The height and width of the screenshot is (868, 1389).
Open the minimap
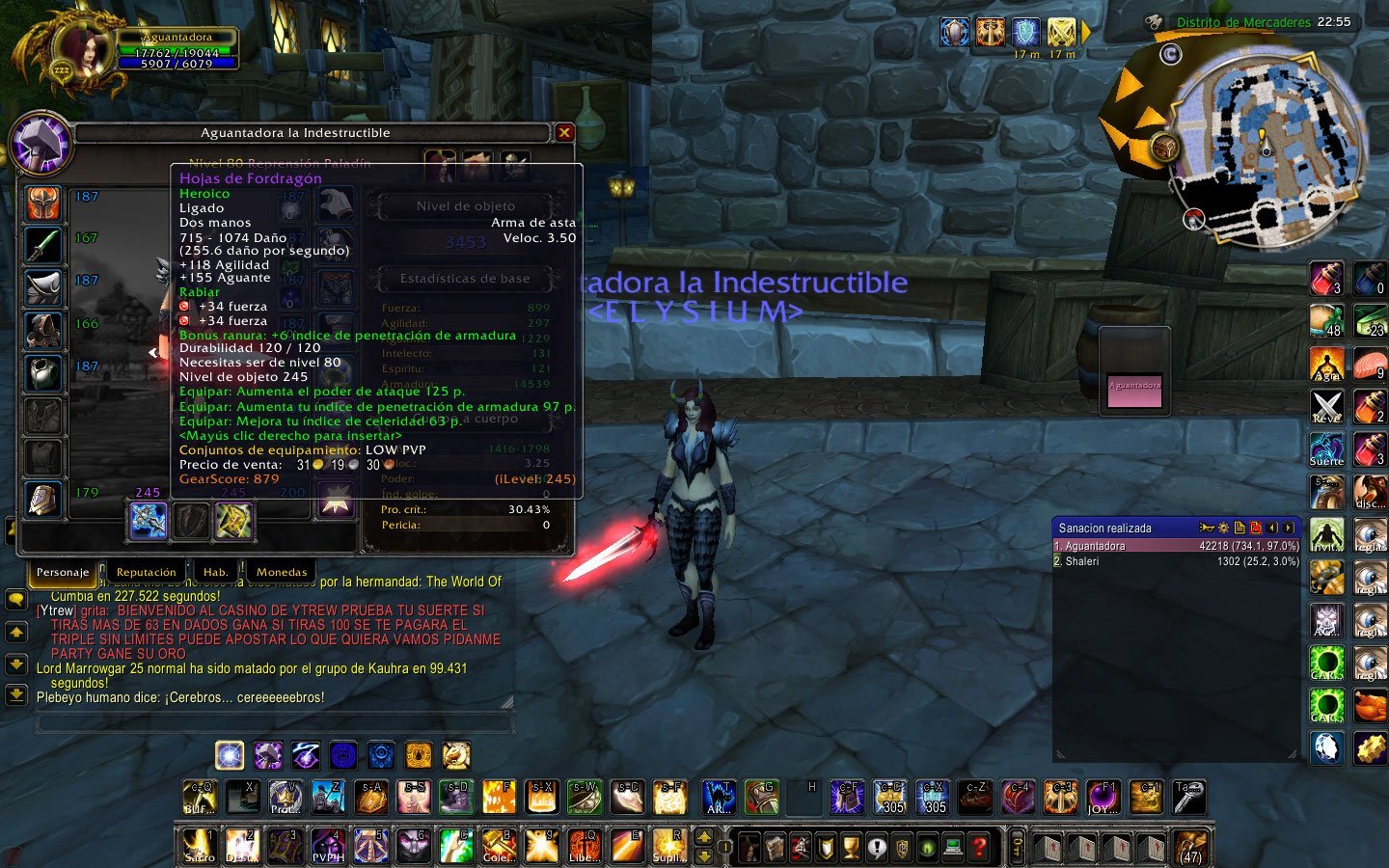click(1265, 145)
